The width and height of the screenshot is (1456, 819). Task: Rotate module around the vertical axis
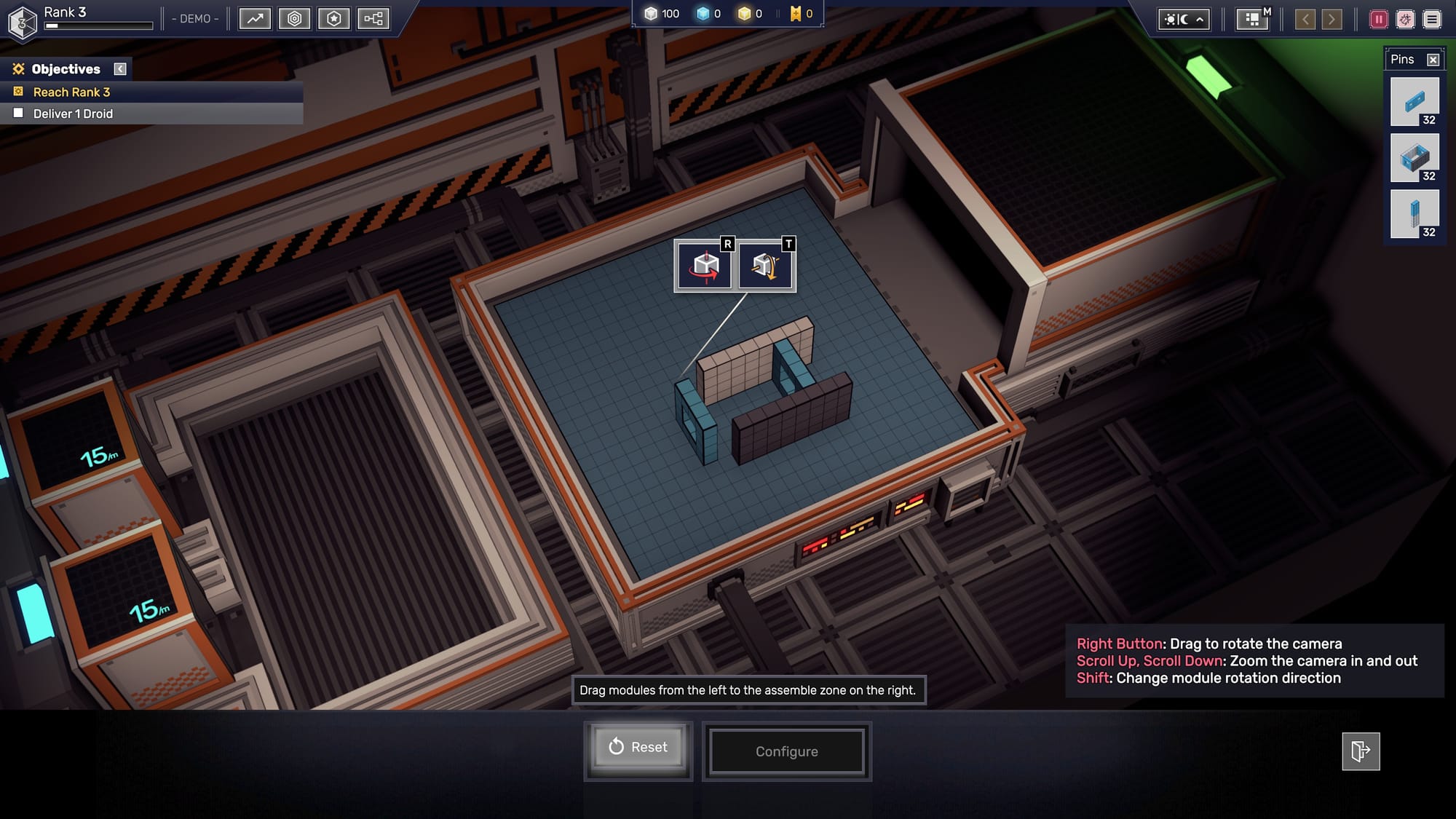tap(705, 266)
